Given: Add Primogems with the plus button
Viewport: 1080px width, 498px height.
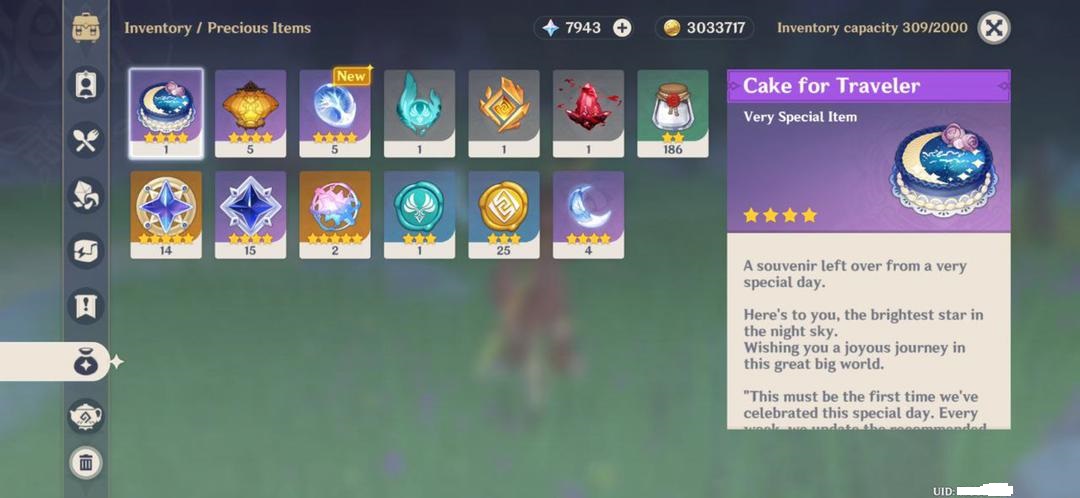Looking at the screenshot, I should coord(622,28).
